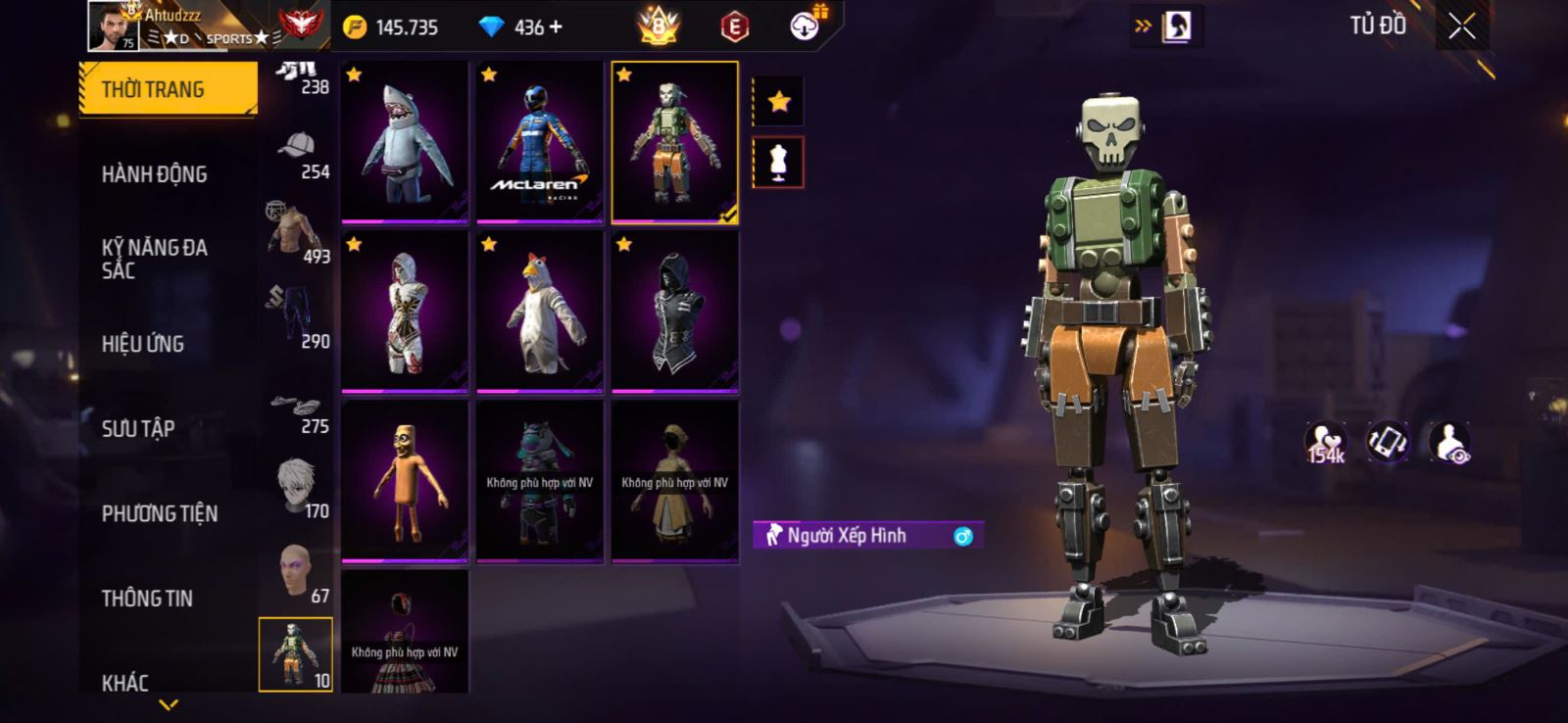Open the Hiệu Ứng tab
The width and height of the screenshot is (1568, 723).
click(143, 344)
